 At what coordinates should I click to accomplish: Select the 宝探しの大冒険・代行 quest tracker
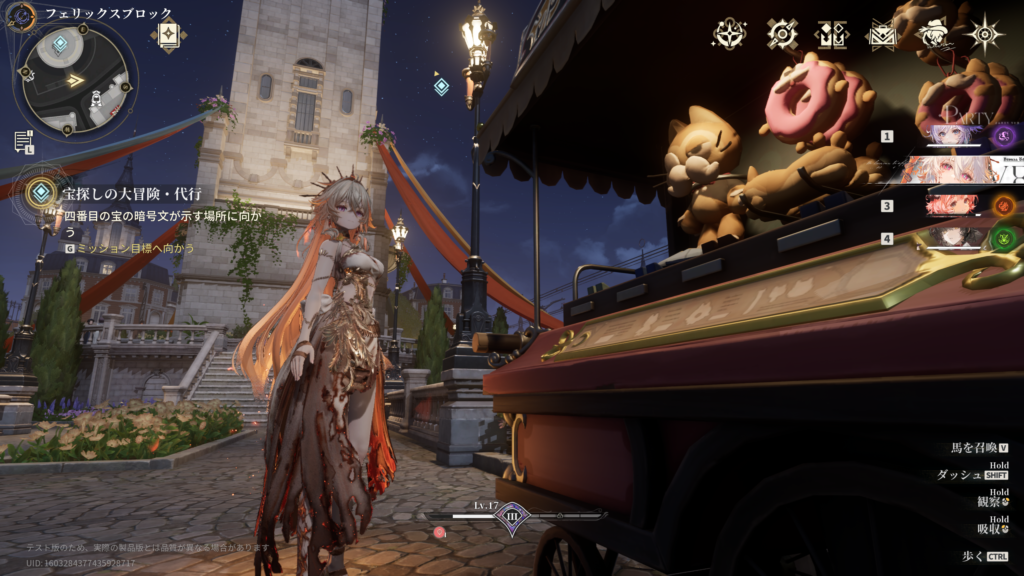click(x=130, y=192)
